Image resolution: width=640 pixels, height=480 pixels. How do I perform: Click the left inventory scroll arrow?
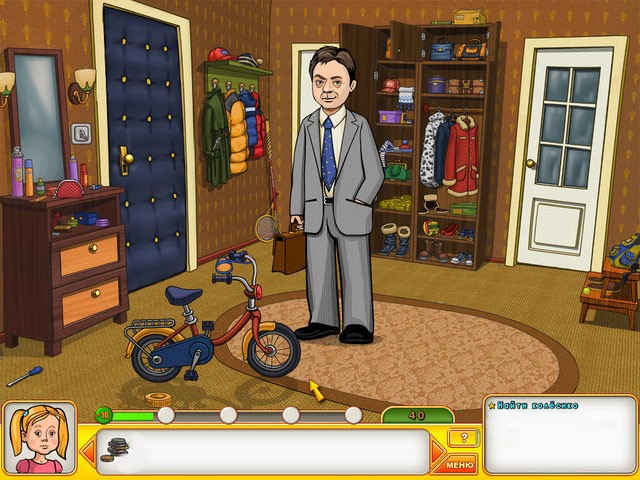87,452
